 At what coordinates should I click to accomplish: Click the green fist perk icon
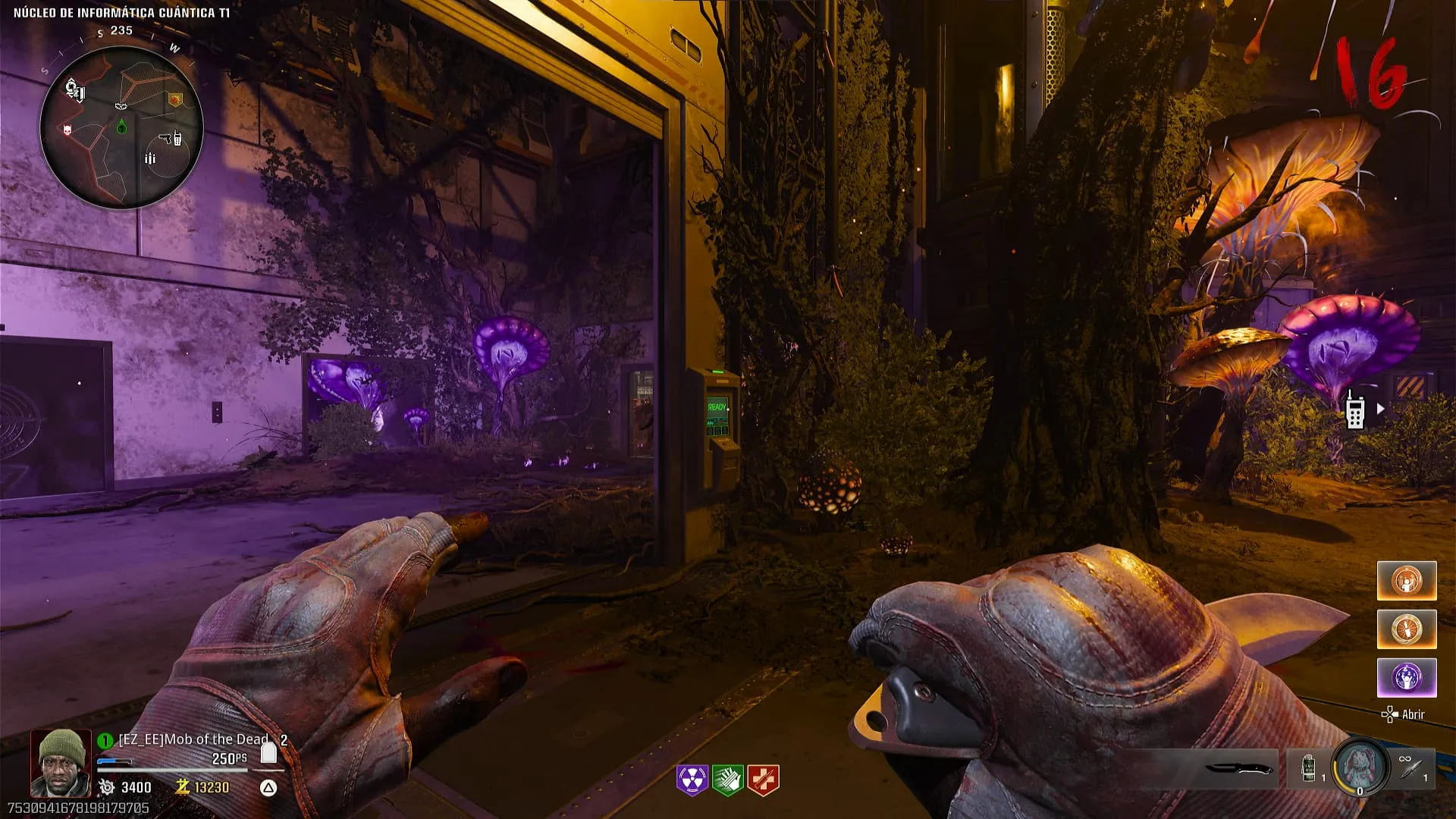[x=727, y=780]
